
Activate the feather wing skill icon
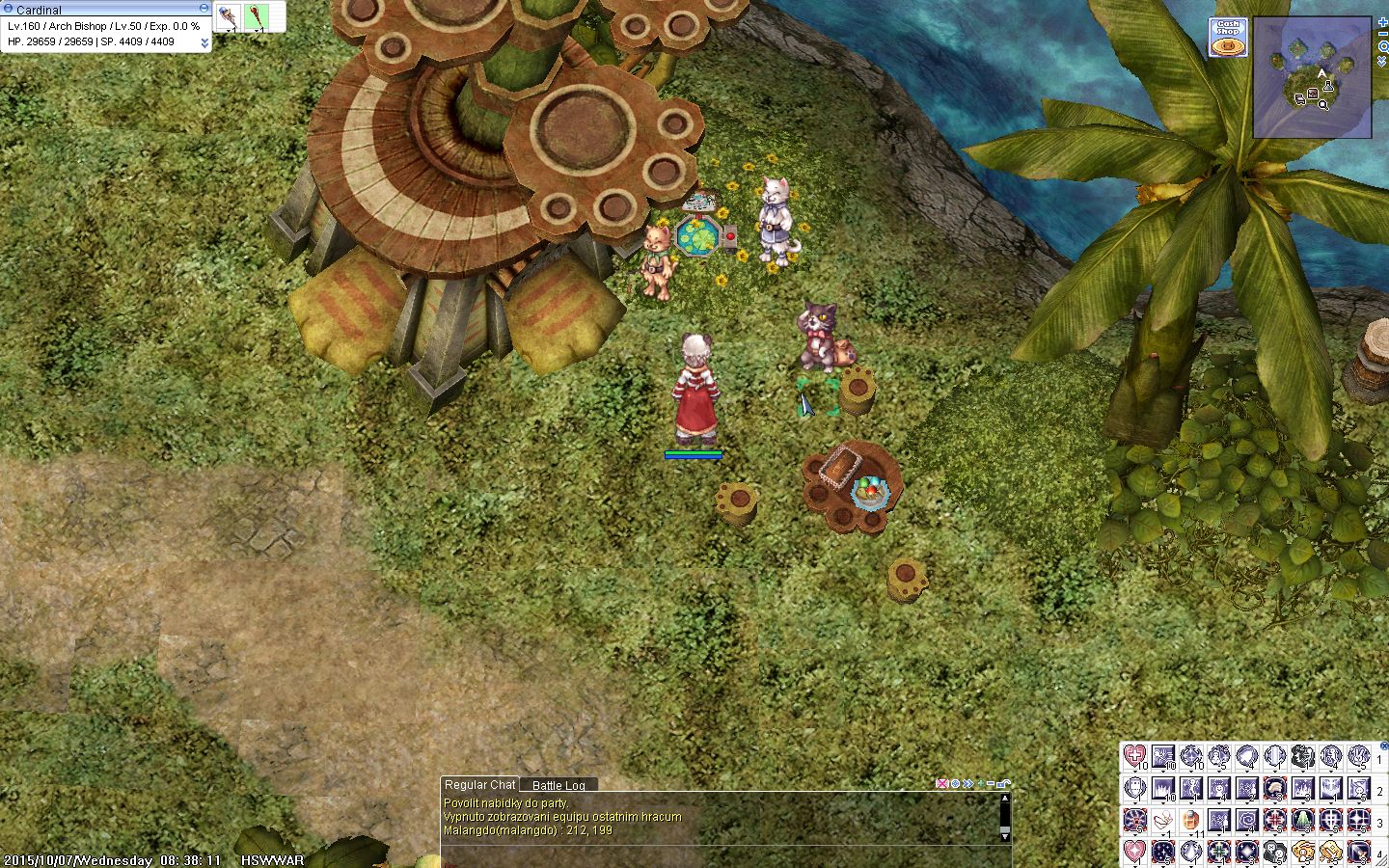[1163, 821]
